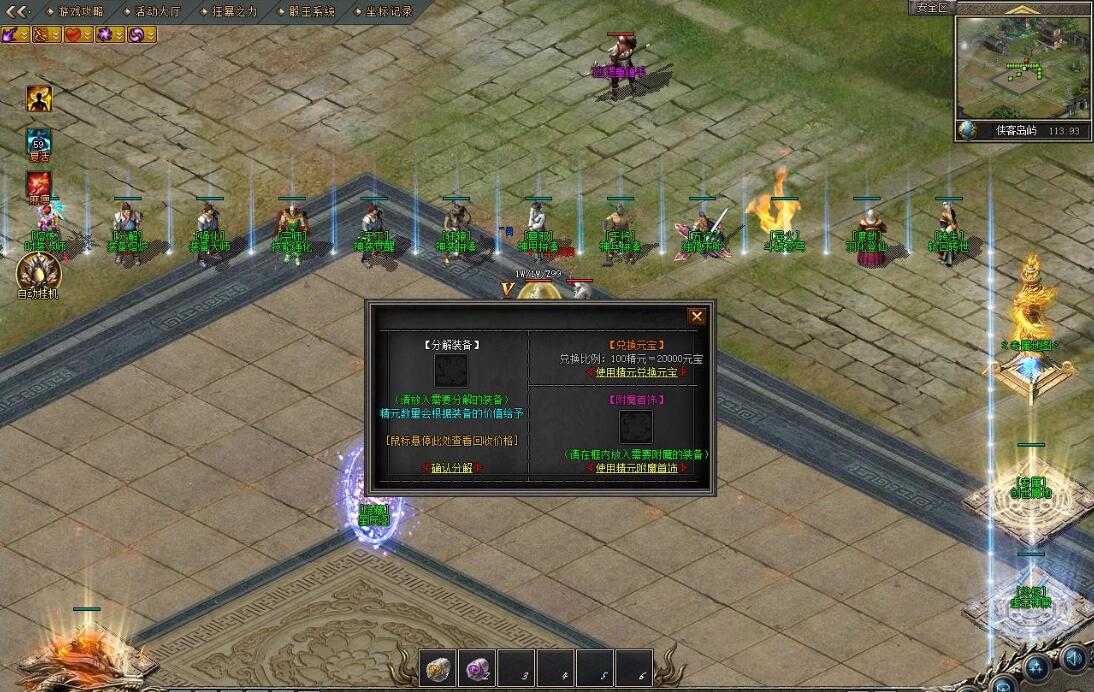This screenshot has width=1094, height=692.
Task: Toggle the 自动挂机 auto-battle button
Action: pos(39,272)
